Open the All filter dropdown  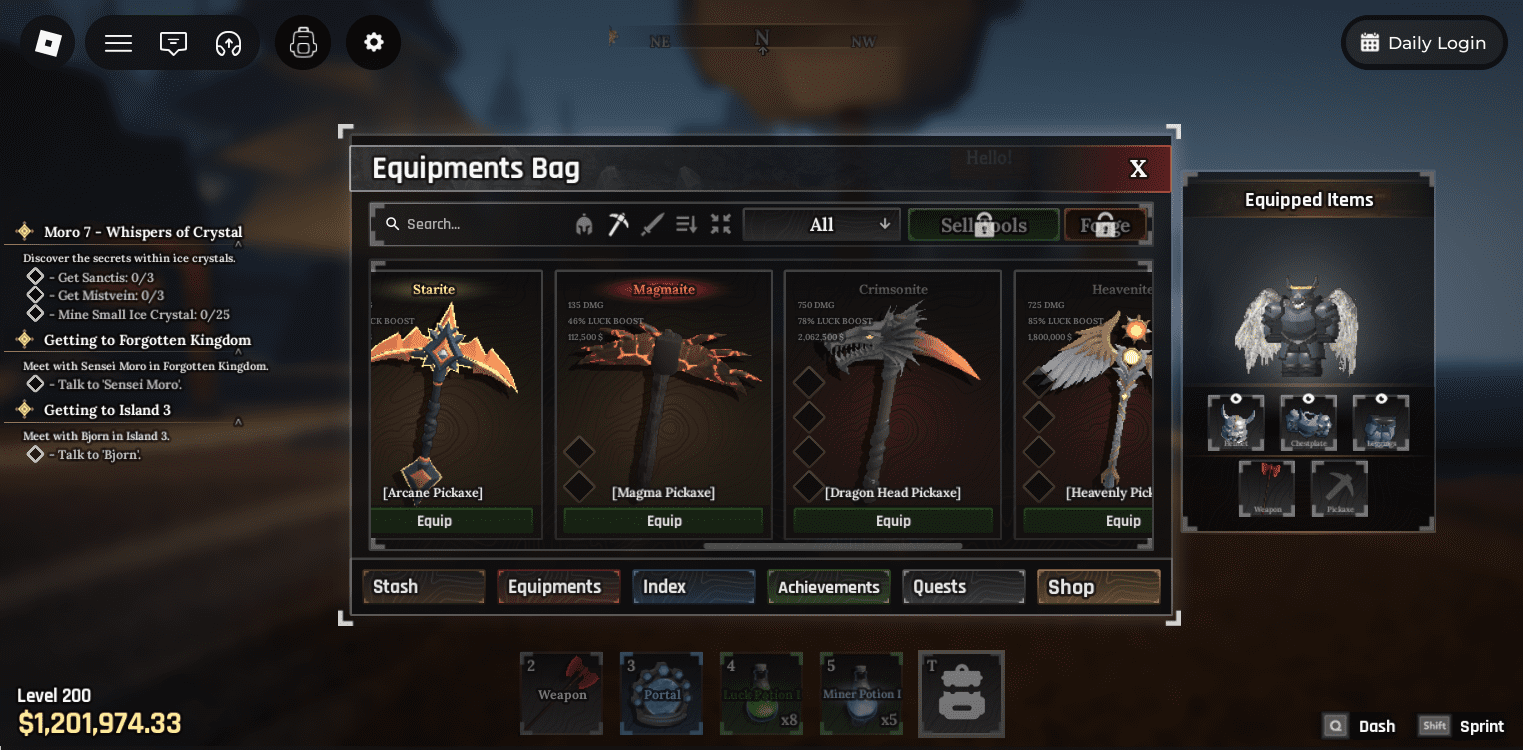click(x=821, y=225)
